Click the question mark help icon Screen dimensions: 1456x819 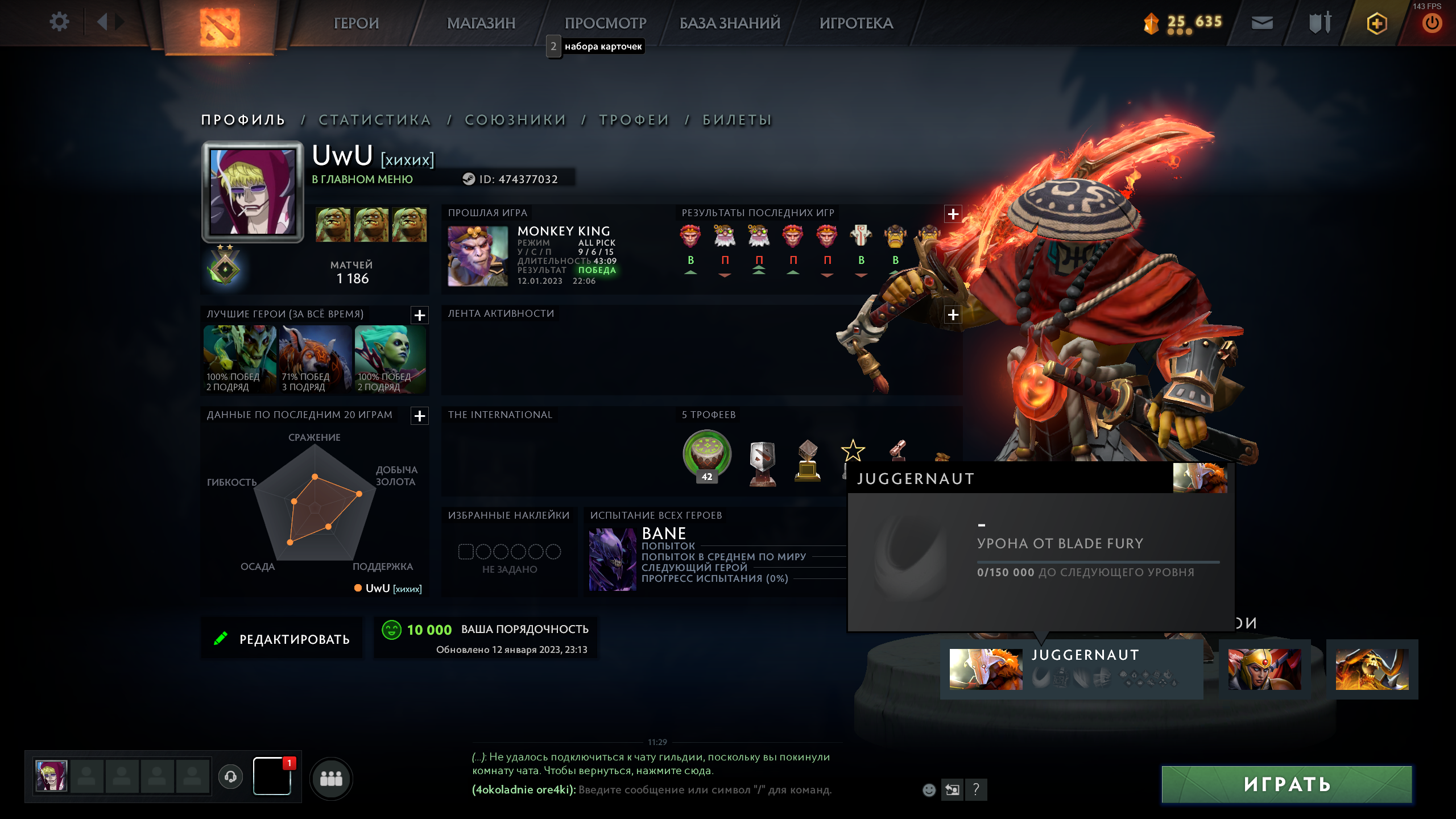point(977,790)
